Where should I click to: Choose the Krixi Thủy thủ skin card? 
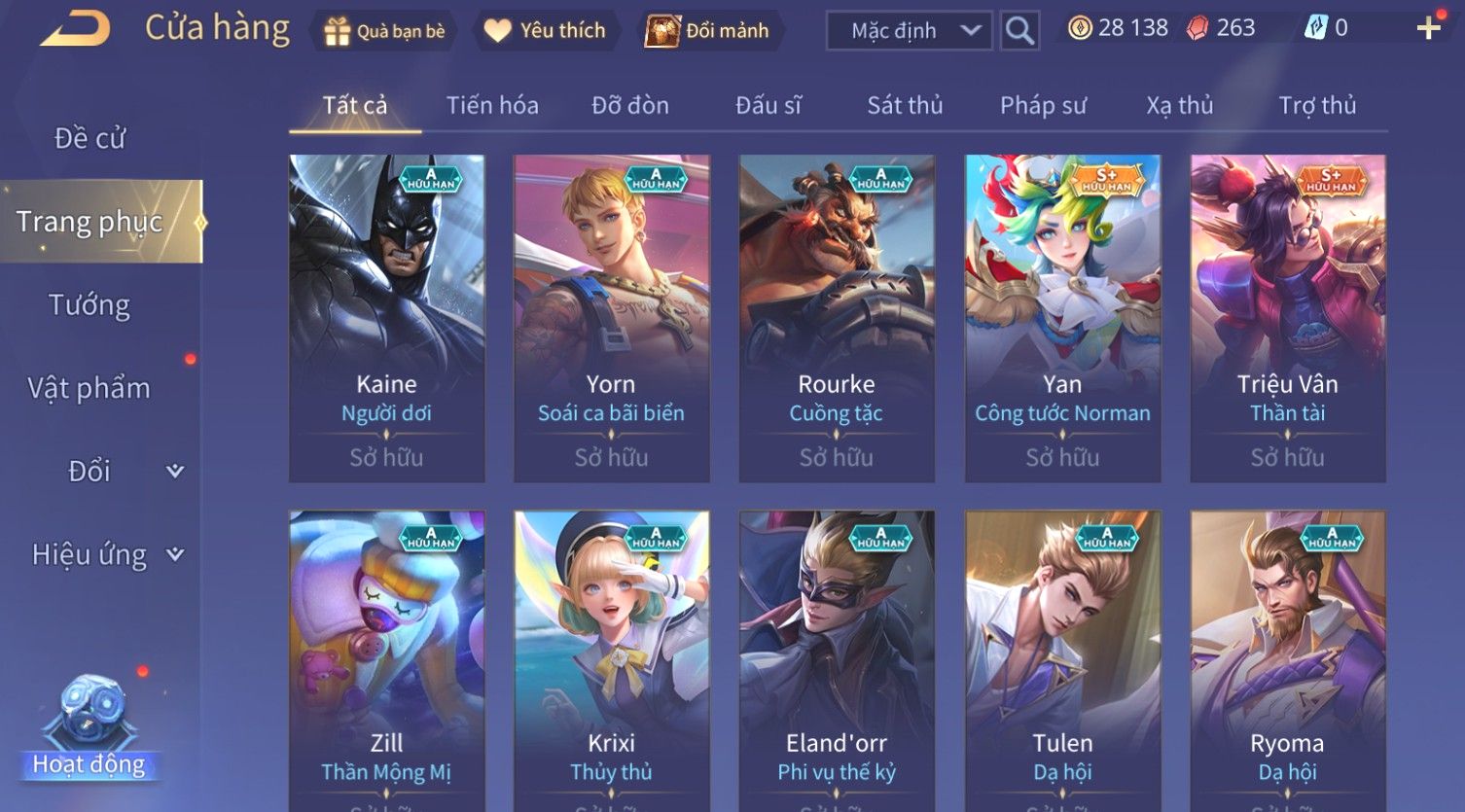(612, 661)
